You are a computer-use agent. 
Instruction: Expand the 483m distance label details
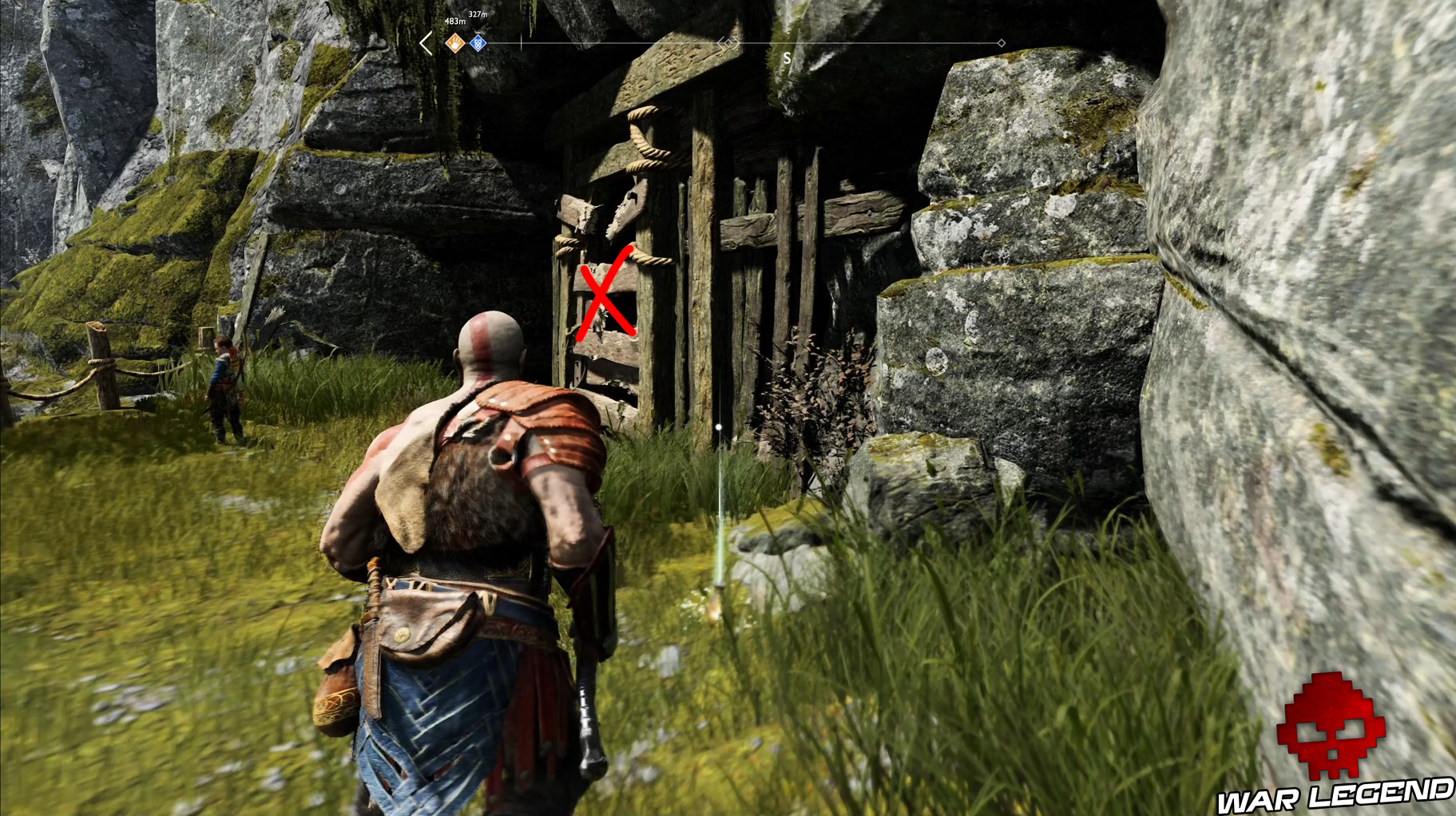coord(455,22)
